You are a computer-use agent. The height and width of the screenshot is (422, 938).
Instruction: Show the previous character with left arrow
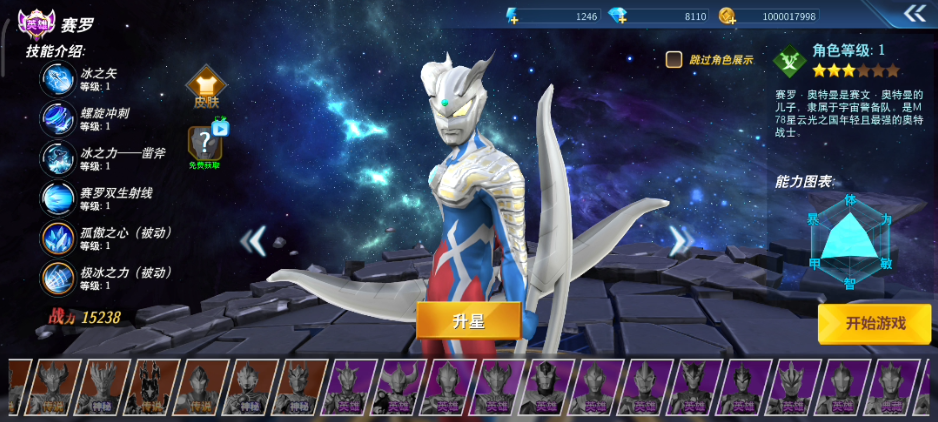coord(256,240)
